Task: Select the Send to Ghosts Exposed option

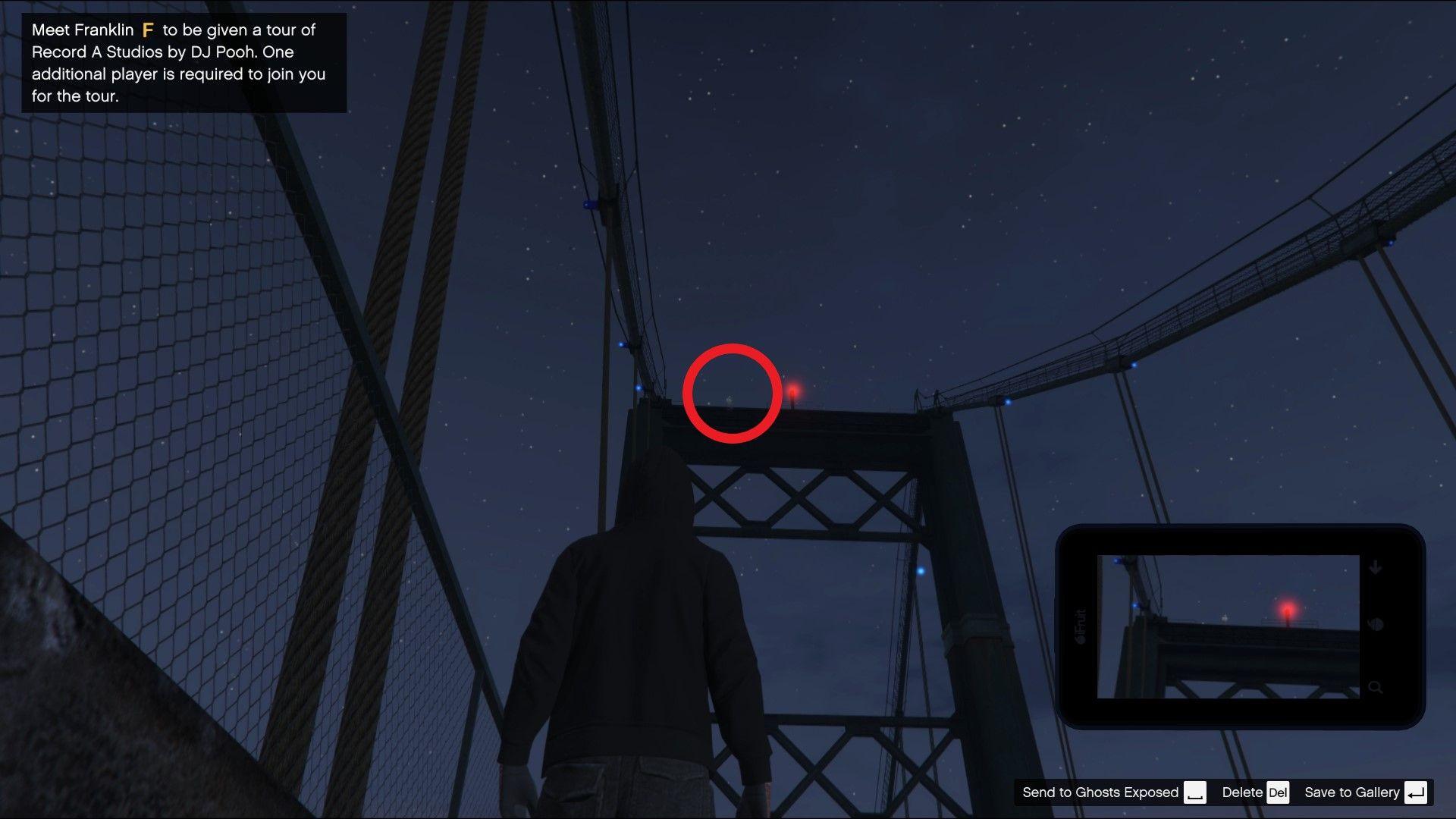Action: click(x=1100, y=792)
